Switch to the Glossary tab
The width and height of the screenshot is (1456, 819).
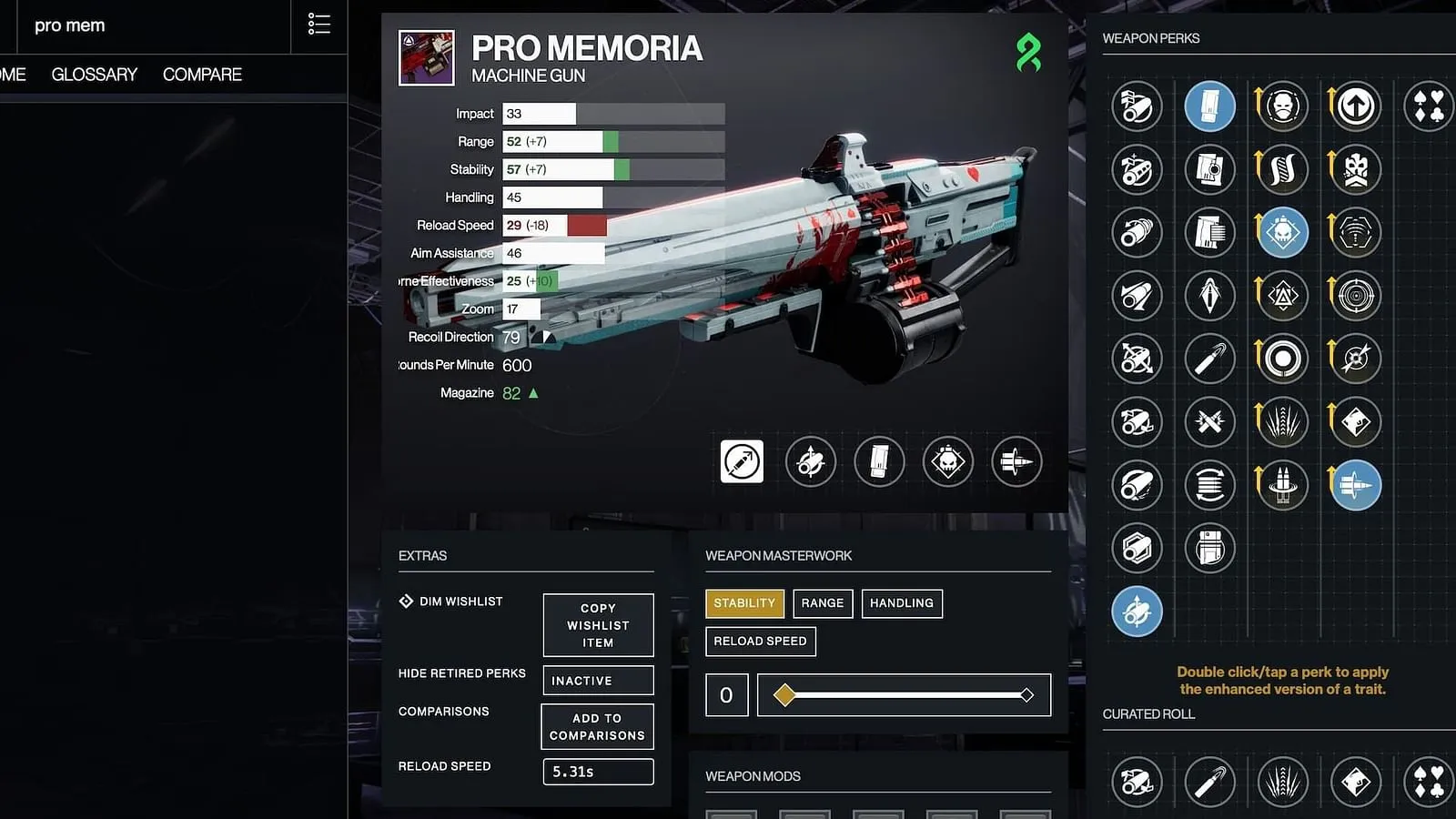point(94,75)
